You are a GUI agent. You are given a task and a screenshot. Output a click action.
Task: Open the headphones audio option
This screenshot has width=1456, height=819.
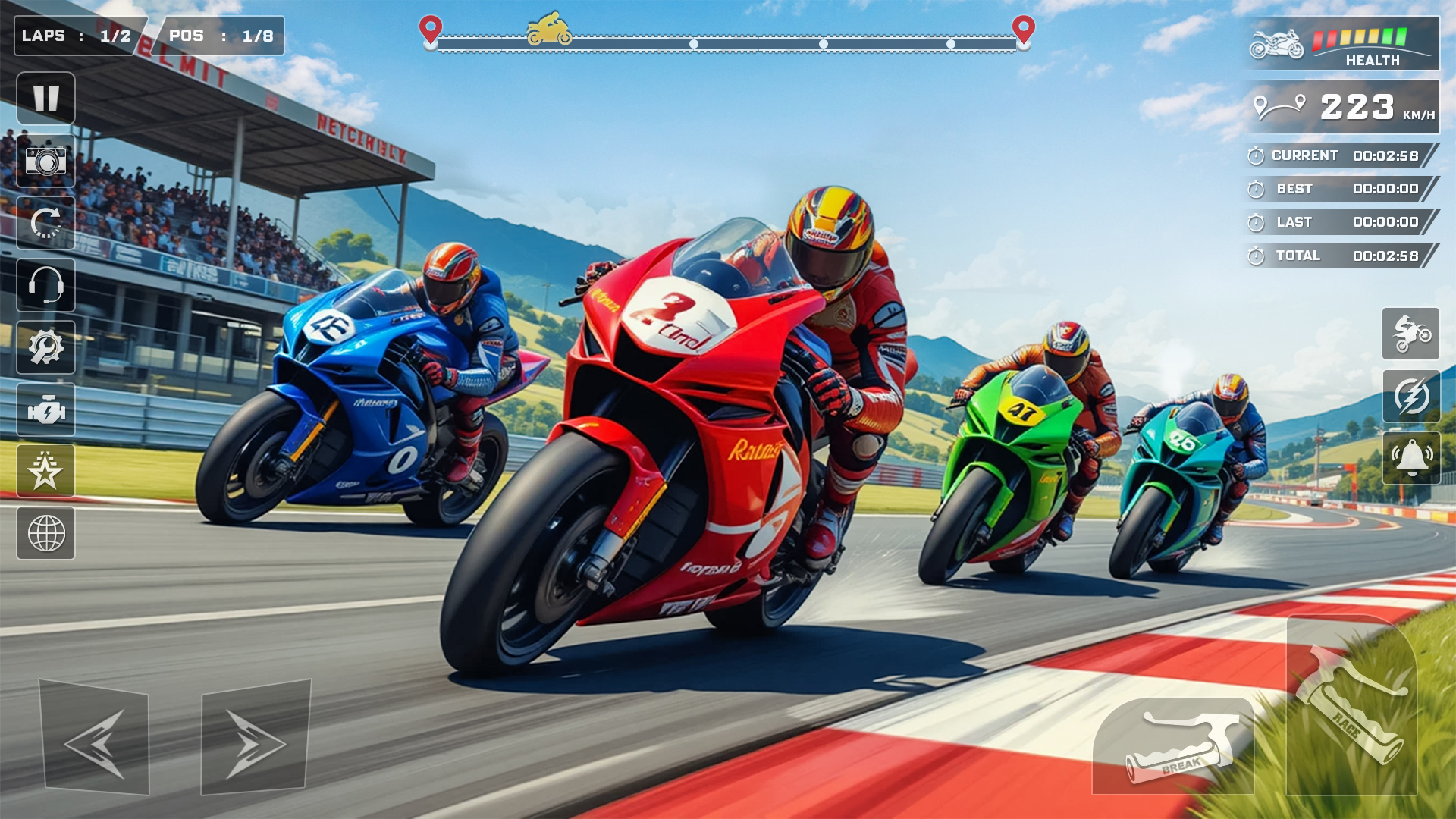[x=45, y=285]
